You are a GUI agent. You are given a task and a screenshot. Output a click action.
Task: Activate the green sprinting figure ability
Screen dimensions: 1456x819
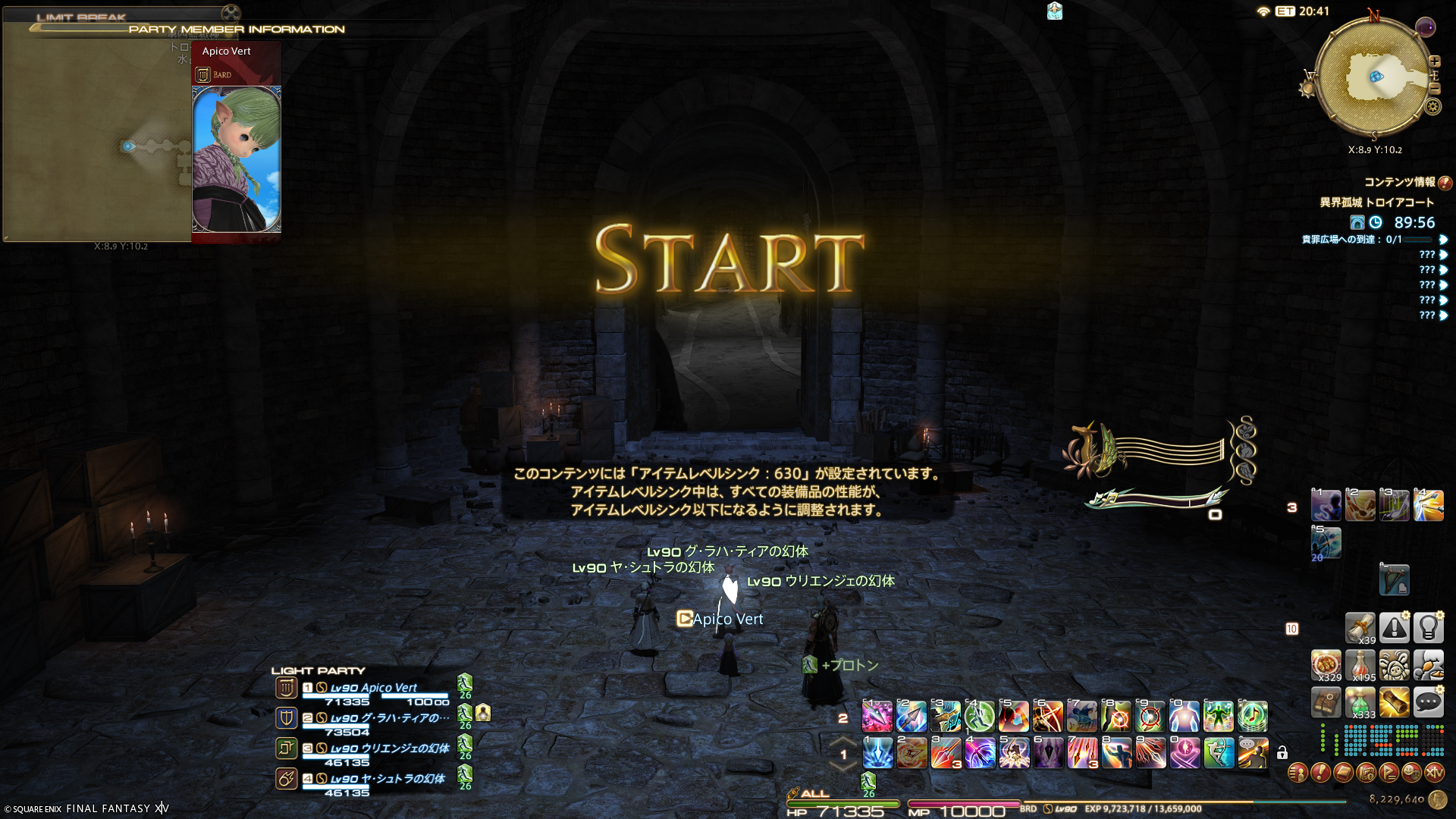[x=1218, y=717]
